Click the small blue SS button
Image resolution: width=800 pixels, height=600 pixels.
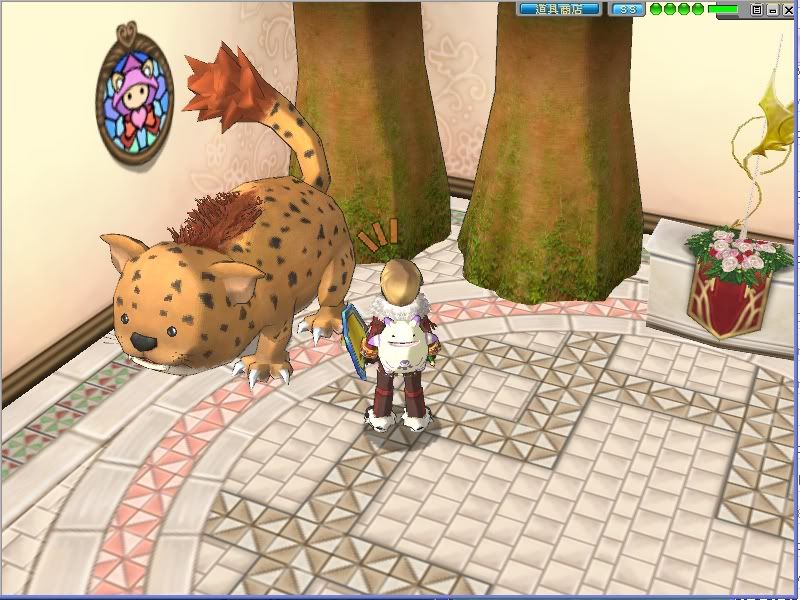tap(628, 9)
